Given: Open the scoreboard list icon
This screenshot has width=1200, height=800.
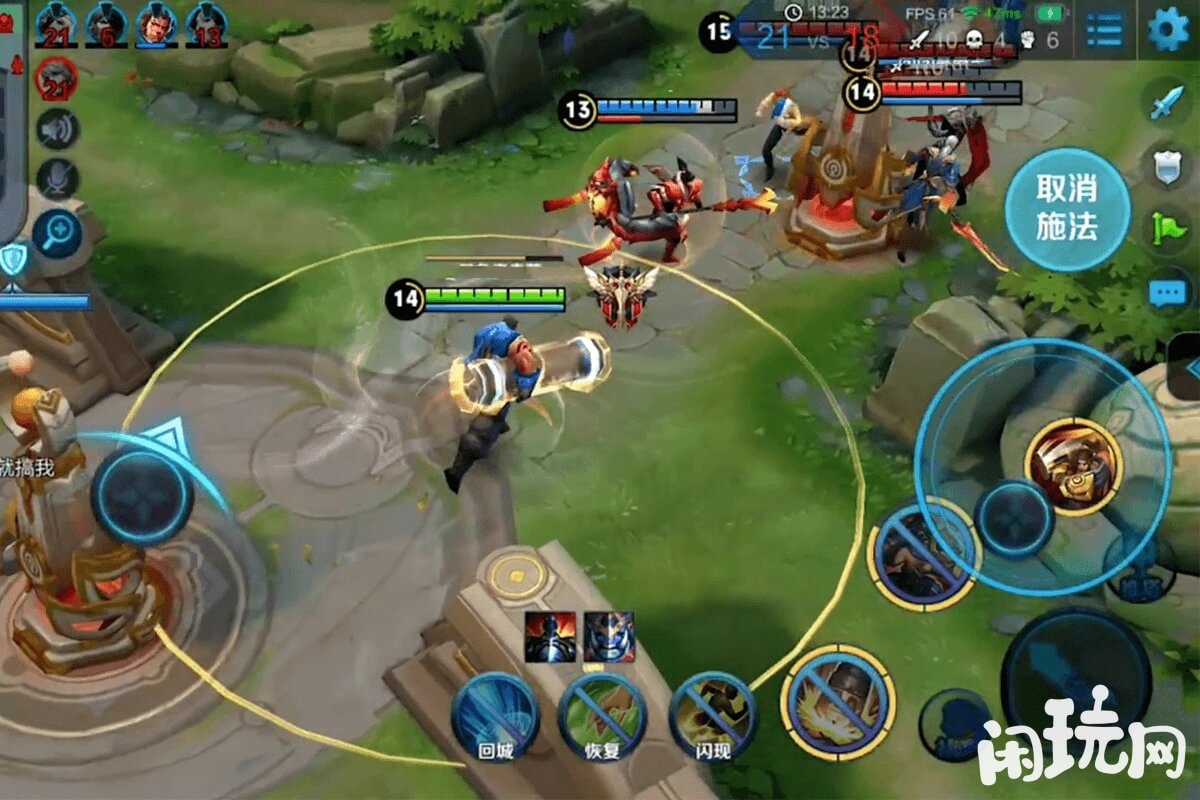Looking at the screenshot, I should coord(1104,30).
